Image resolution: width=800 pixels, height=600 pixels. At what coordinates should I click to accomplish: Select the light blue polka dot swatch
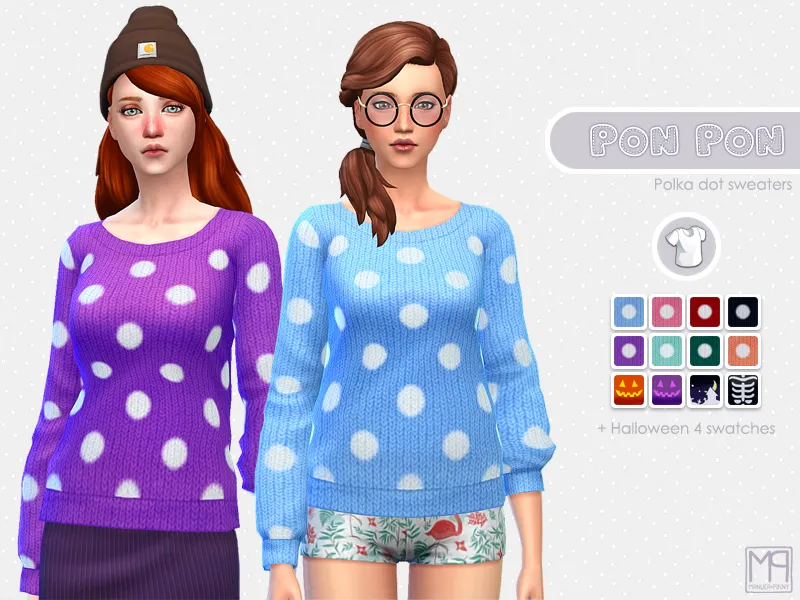pyautogui.click(x=628, y=312)
